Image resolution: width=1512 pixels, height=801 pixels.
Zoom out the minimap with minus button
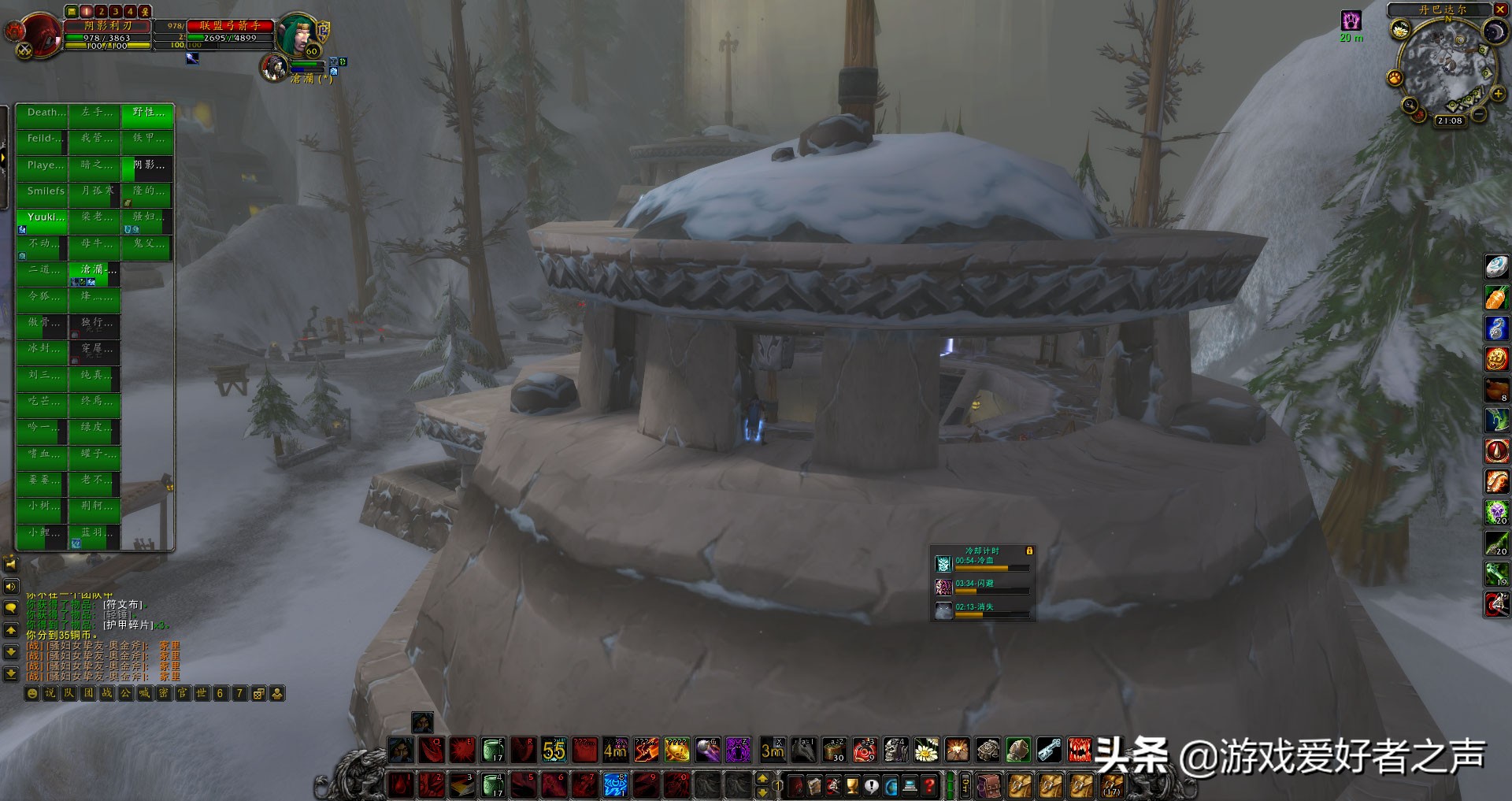point(1479,114)
